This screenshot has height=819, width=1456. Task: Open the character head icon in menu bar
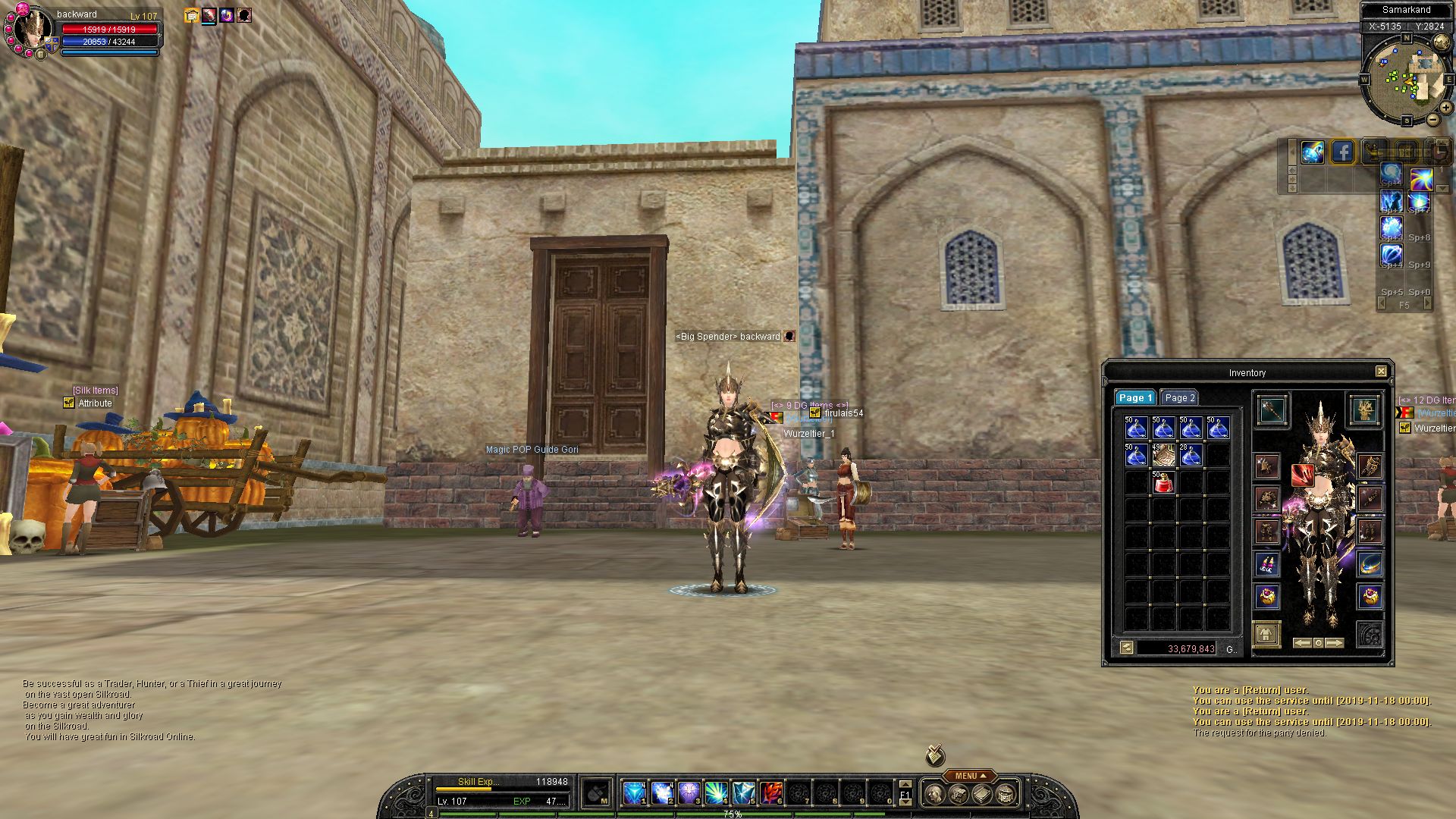click(935, 795)
